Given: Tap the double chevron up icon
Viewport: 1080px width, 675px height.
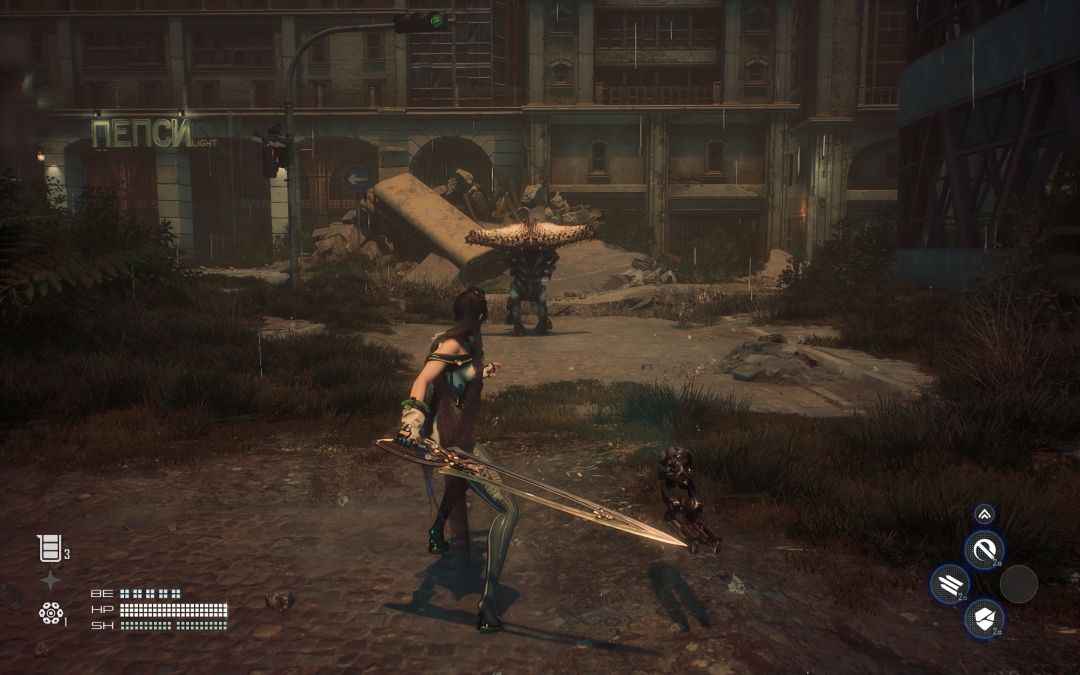Looking at the screenshot, I should (984, 514).
